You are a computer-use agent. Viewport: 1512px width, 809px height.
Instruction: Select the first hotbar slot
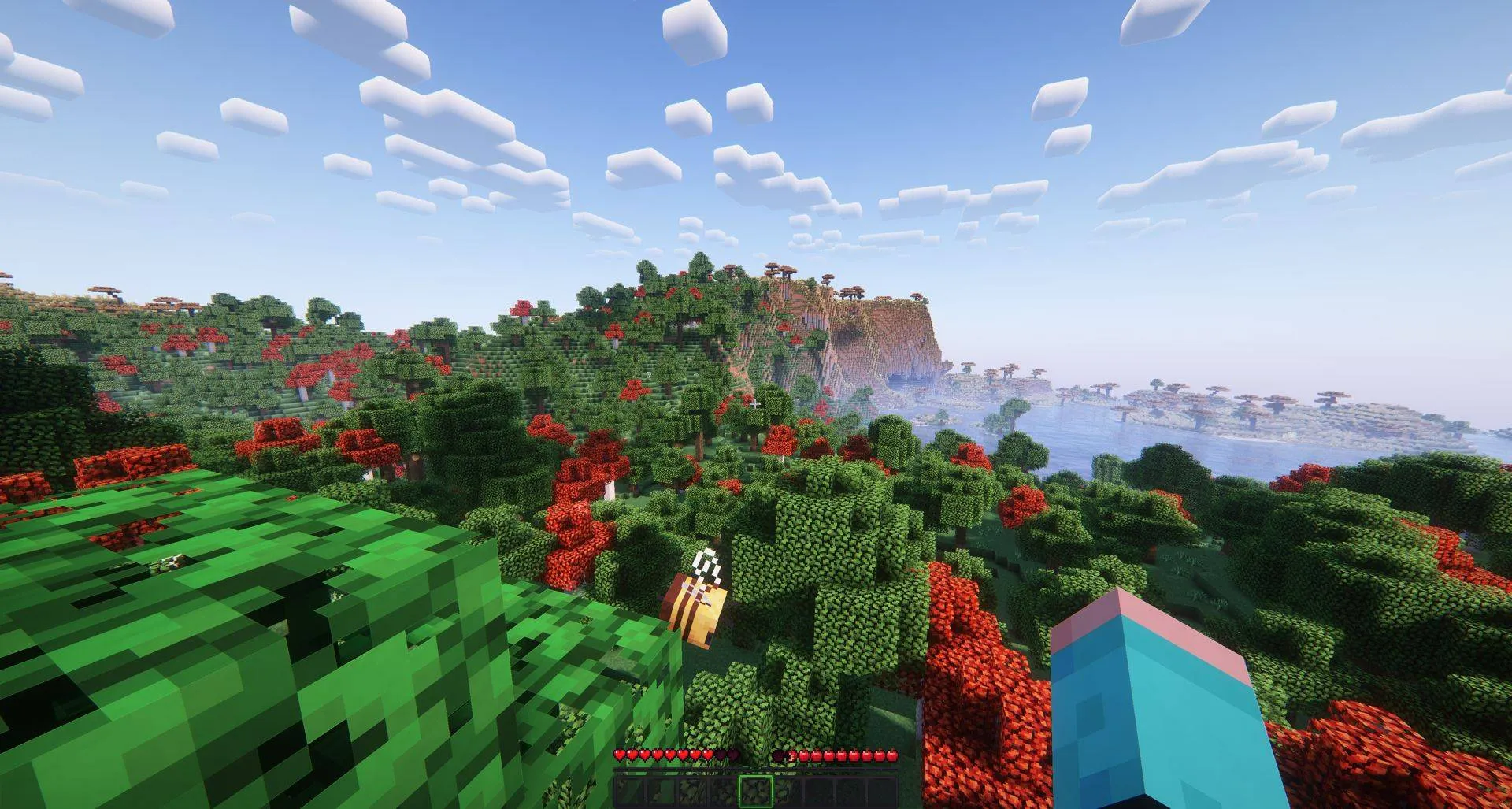tap(628, 790)
